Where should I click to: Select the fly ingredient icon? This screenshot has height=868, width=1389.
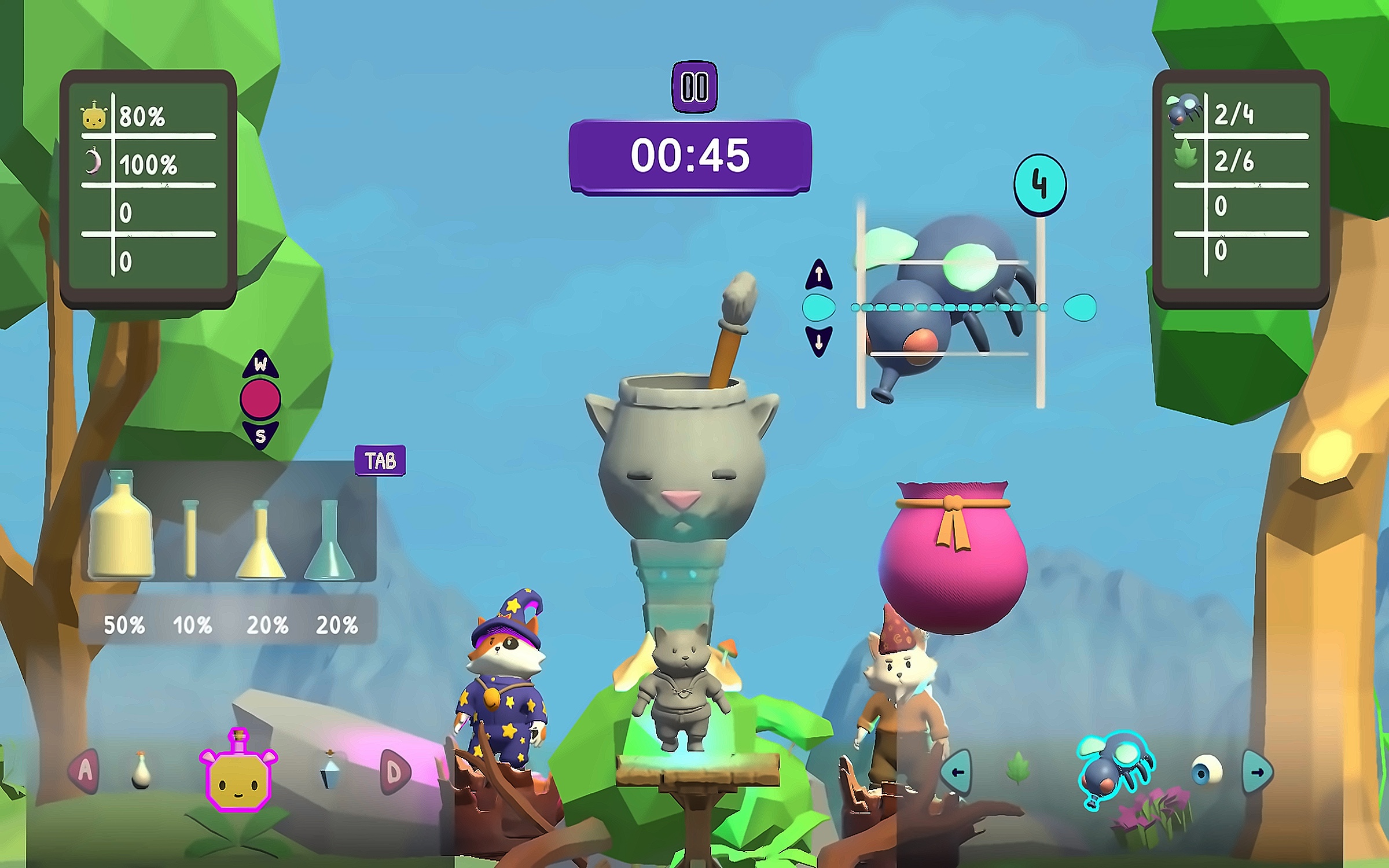pos(1115,770)
